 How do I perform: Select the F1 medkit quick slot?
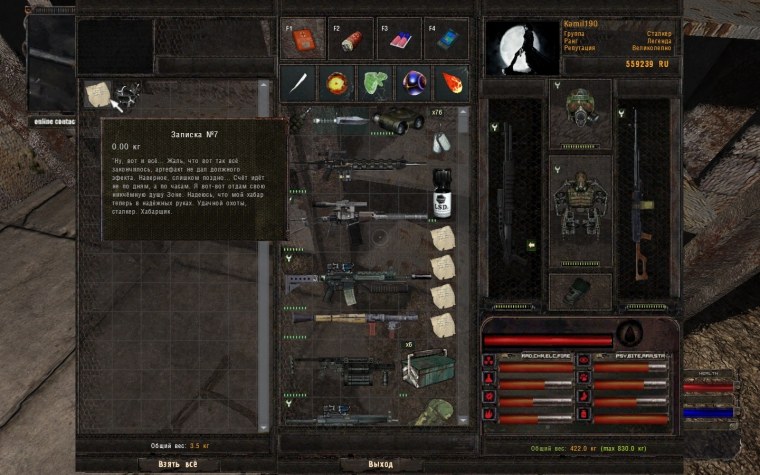302,38
